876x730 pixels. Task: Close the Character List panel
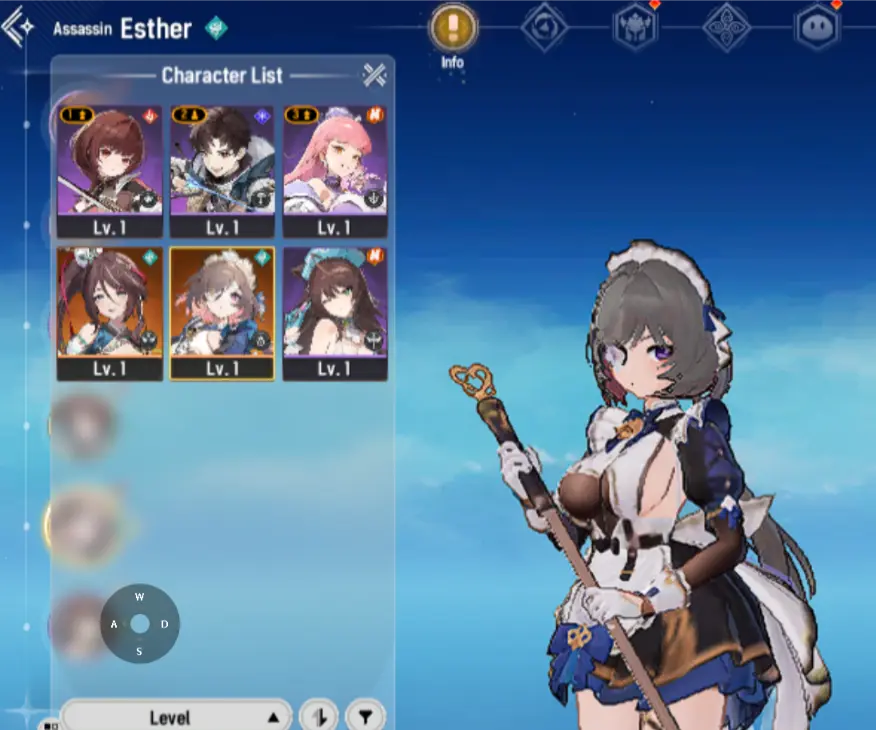click(x=374, y=74)
